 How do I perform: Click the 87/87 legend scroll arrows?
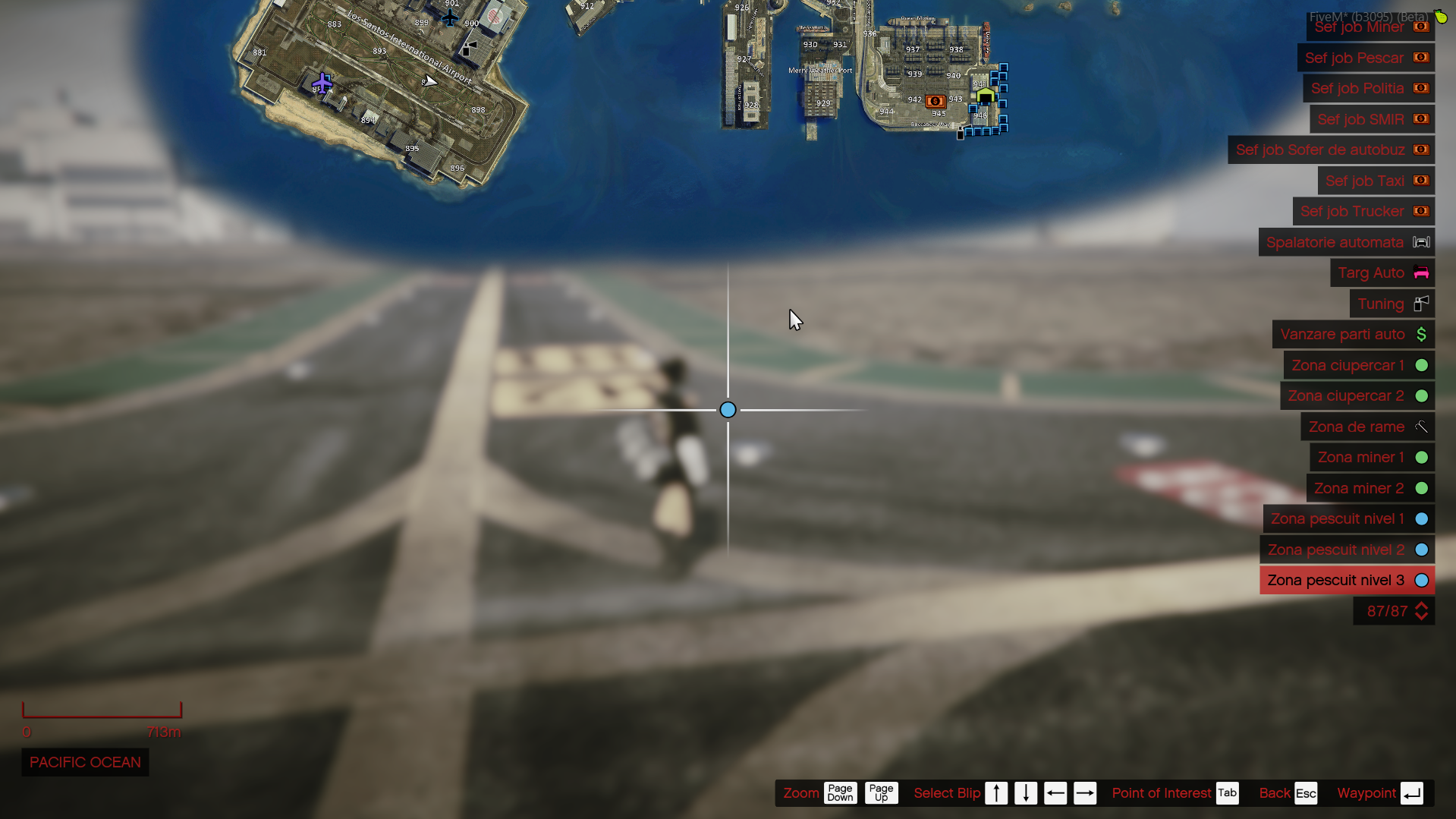tap(1421, 611)
